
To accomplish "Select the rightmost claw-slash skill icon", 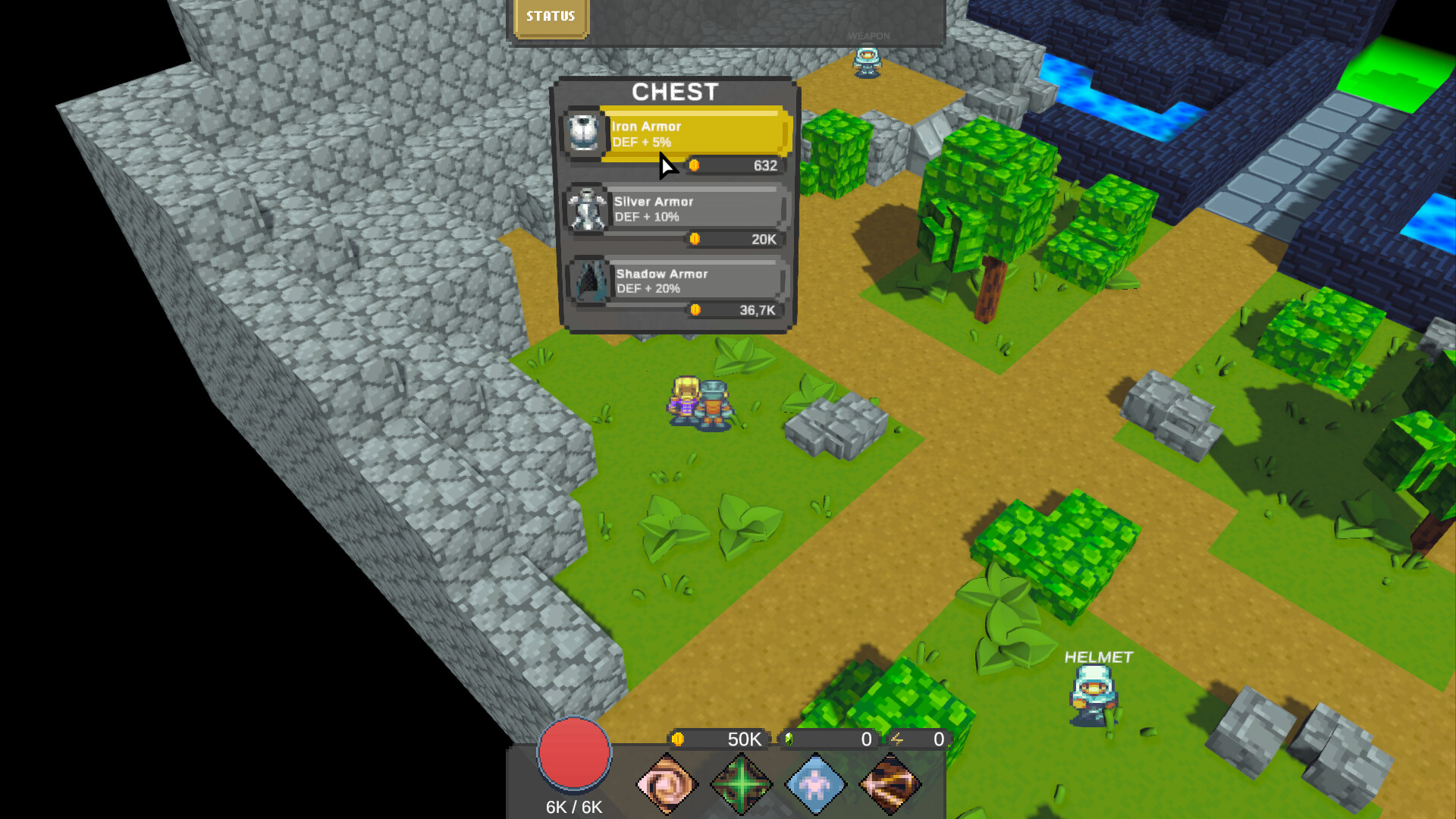I will click(x=890, y=785).
